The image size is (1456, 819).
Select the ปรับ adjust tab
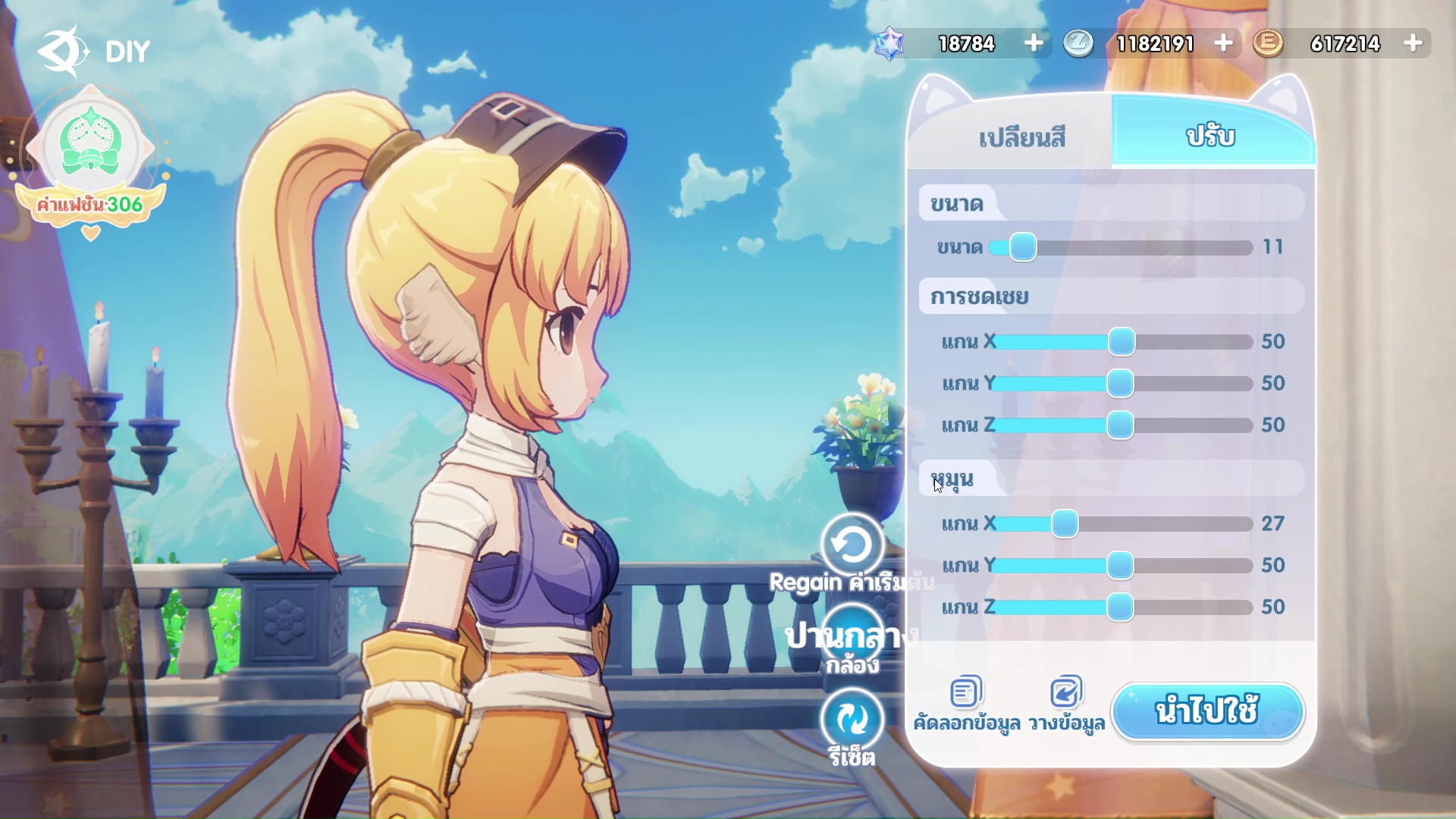1211,136
